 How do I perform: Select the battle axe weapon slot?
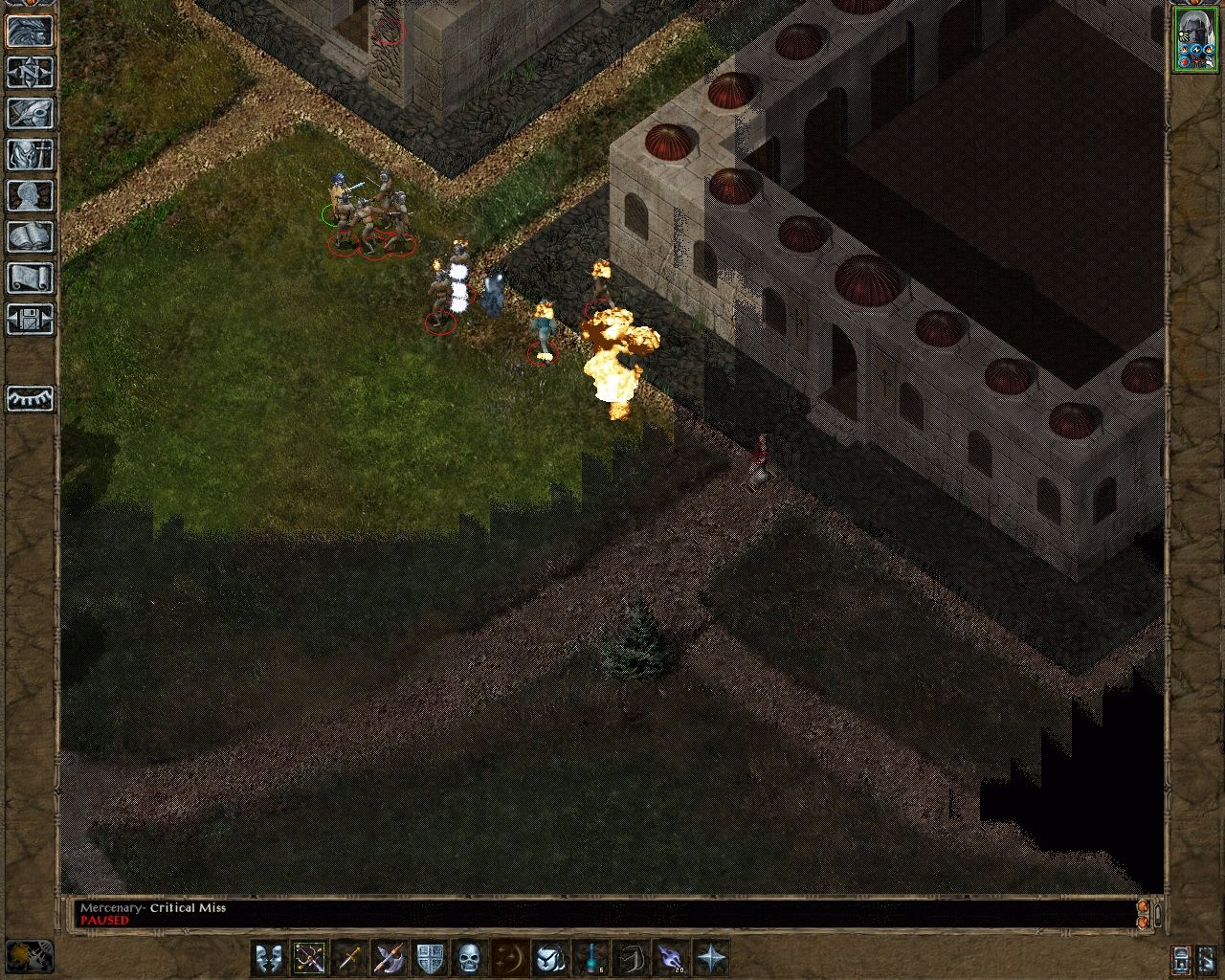coord(390,954)
